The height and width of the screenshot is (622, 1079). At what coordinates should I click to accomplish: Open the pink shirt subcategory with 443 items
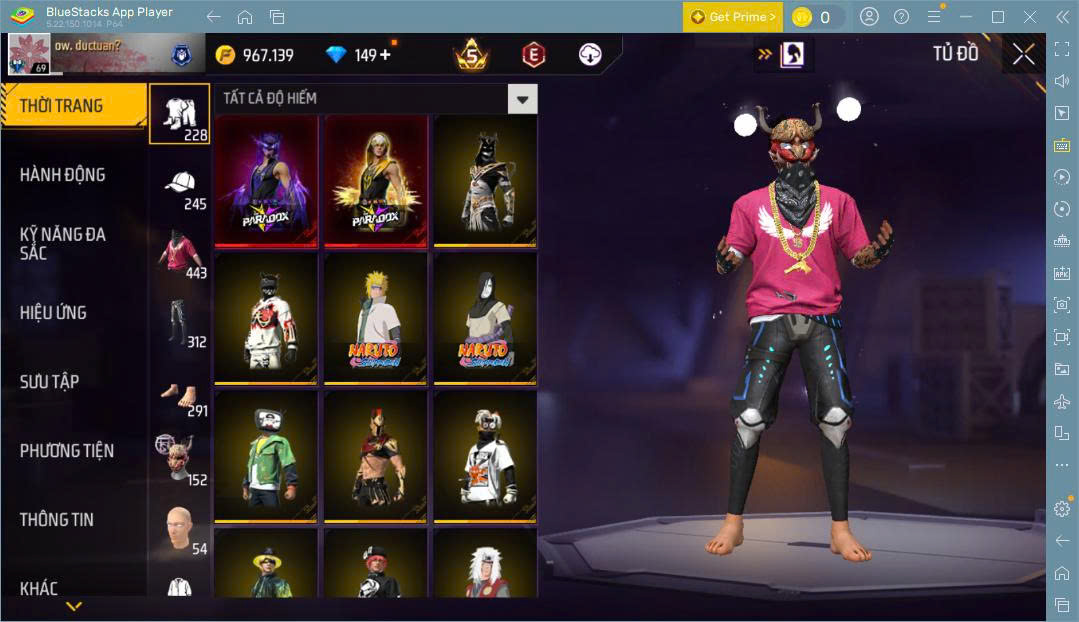[180, 254]
